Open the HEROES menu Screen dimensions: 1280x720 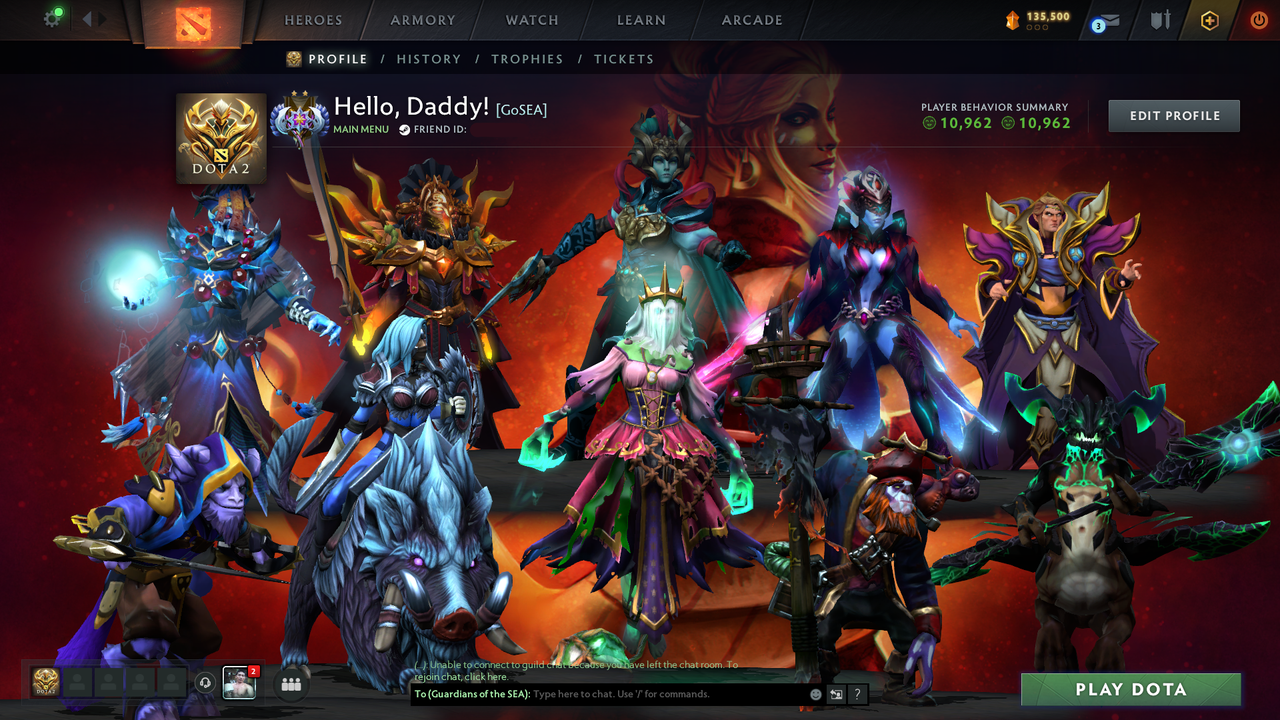pos(313,20)
